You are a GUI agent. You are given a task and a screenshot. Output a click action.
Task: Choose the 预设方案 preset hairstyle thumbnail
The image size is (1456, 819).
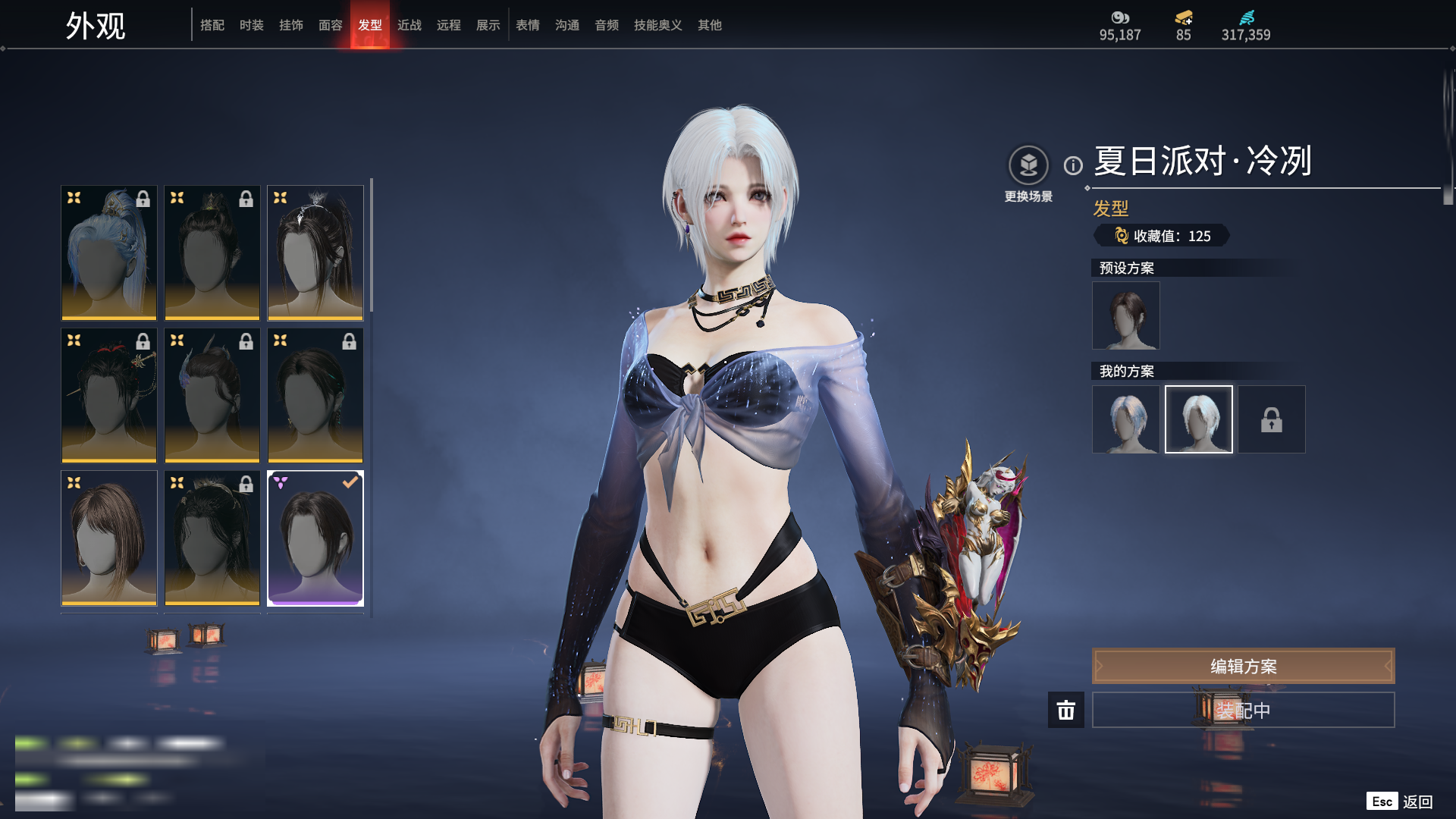pos(1125,315)
